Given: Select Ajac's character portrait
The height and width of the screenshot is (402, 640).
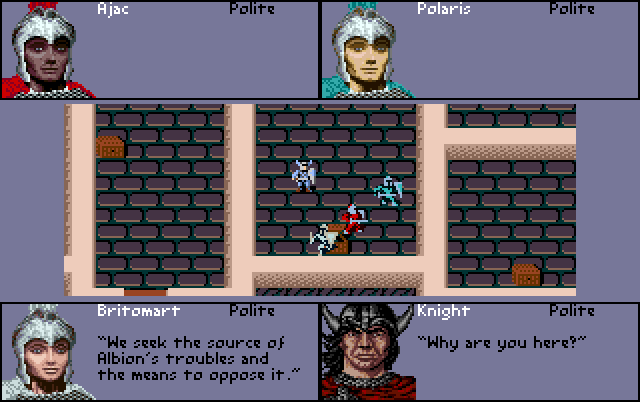Looking at the screenshot, I should 47,50.
